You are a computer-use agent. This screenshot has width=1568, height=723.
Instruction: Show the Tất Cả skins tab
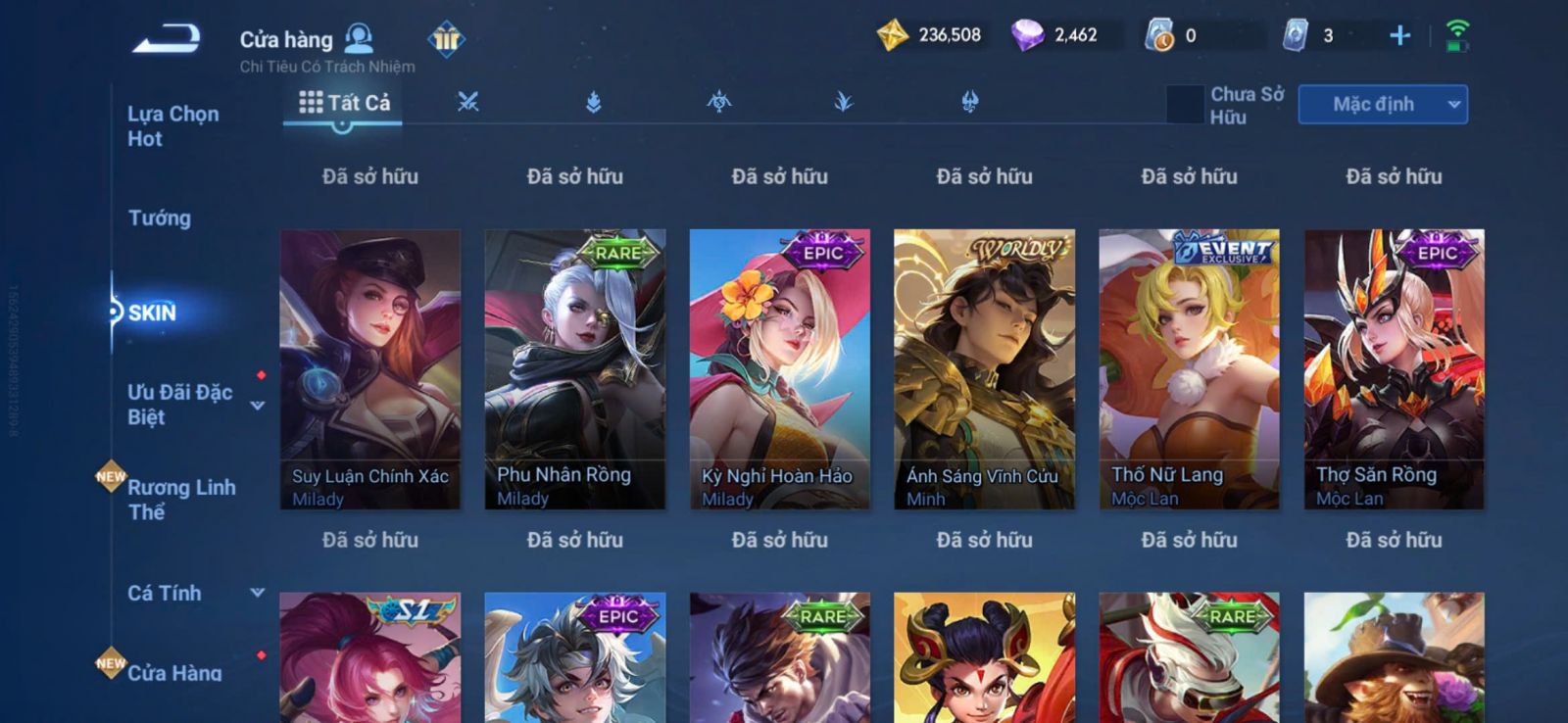click(x=344, y=102)
